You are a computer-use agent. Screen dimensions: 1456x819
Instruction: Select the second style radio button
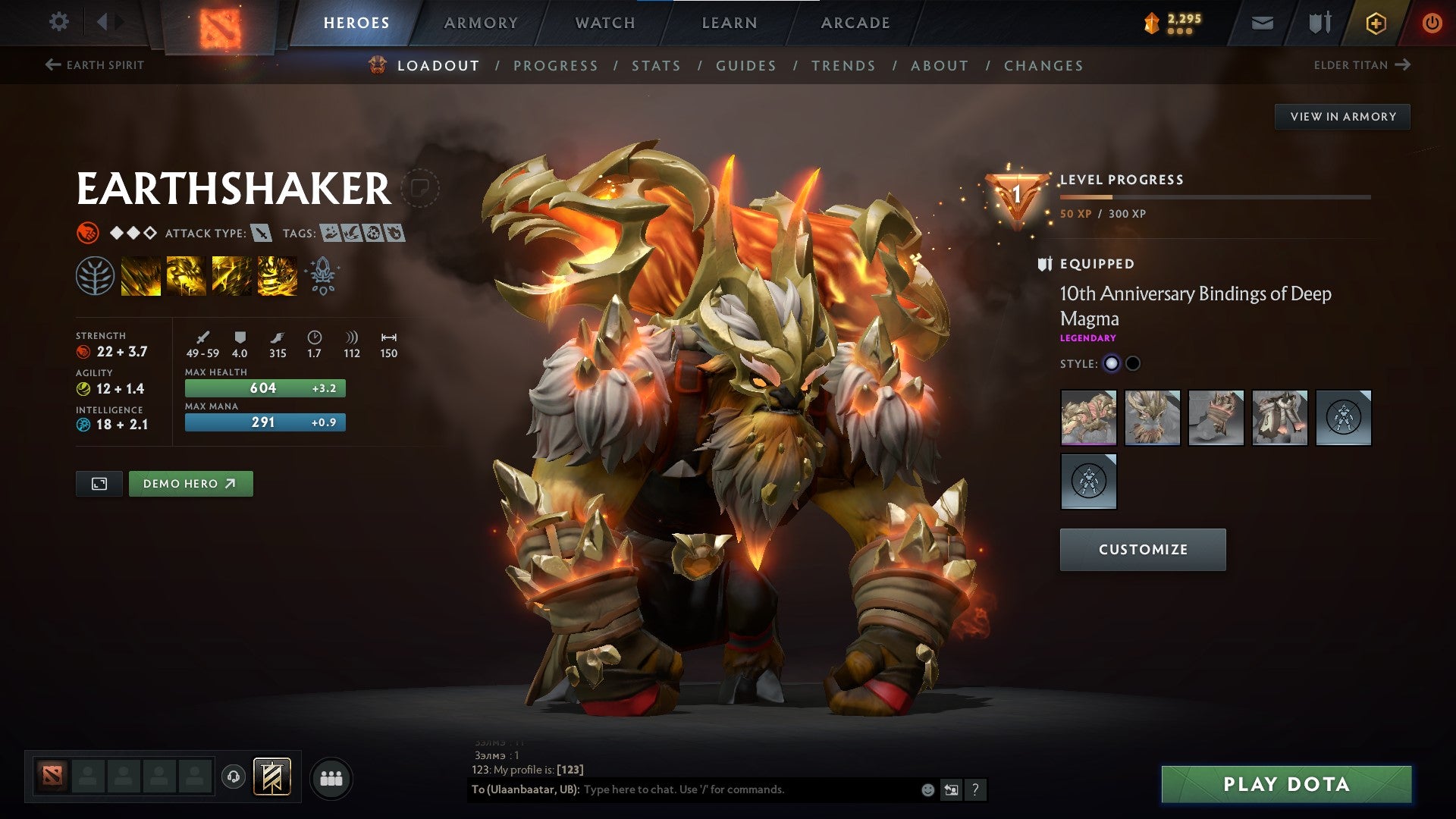tap(1134, 363)
